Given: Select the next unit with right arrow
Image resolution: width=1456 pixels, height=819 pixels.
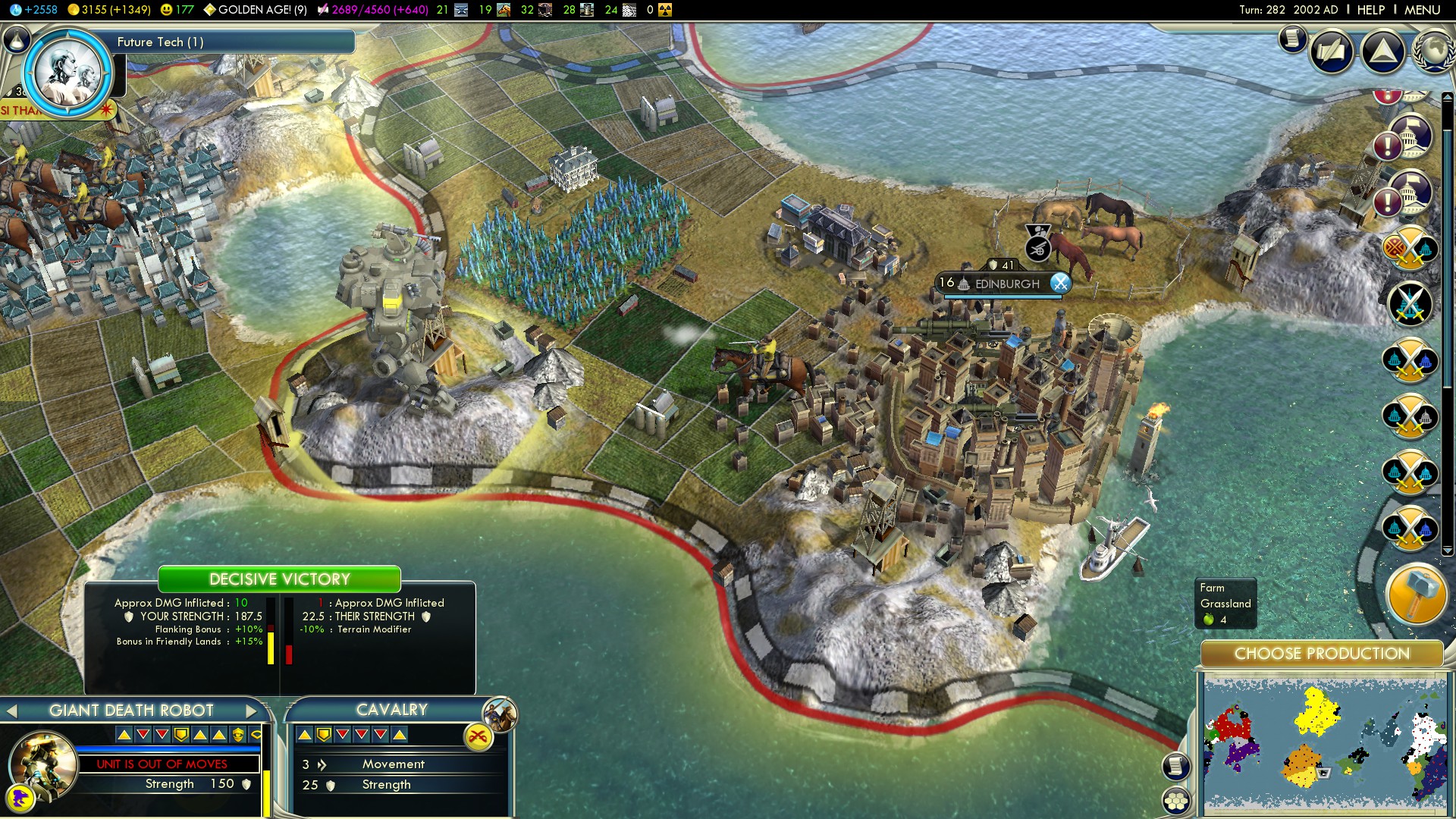Looking at the screenshot, I should coord(251,711).
